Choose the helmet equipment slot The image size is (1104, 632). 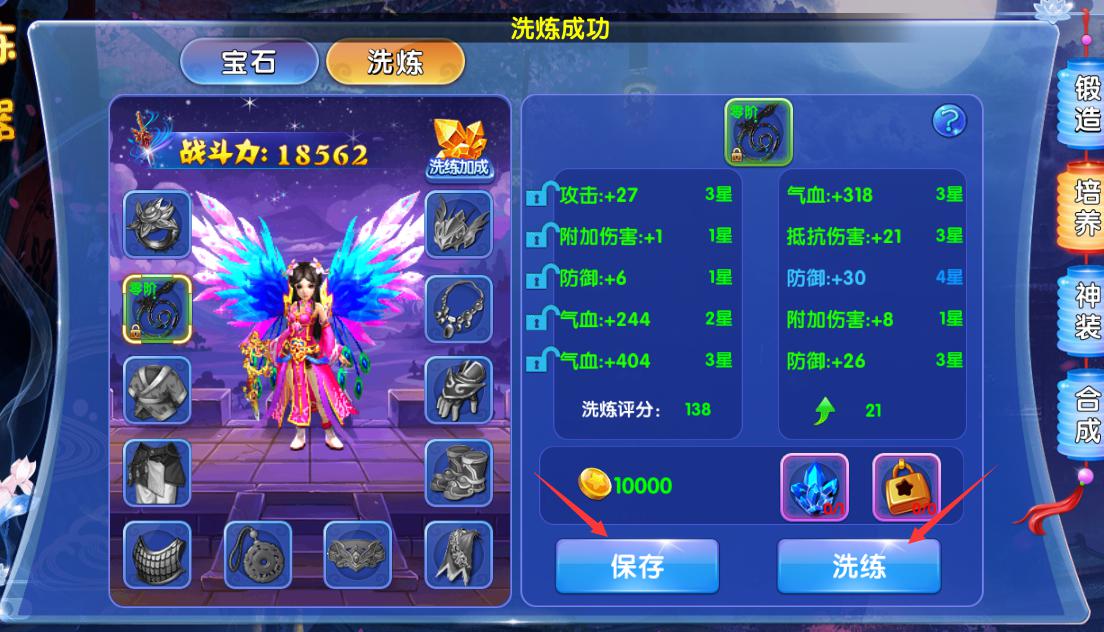[x=458, y=225]
